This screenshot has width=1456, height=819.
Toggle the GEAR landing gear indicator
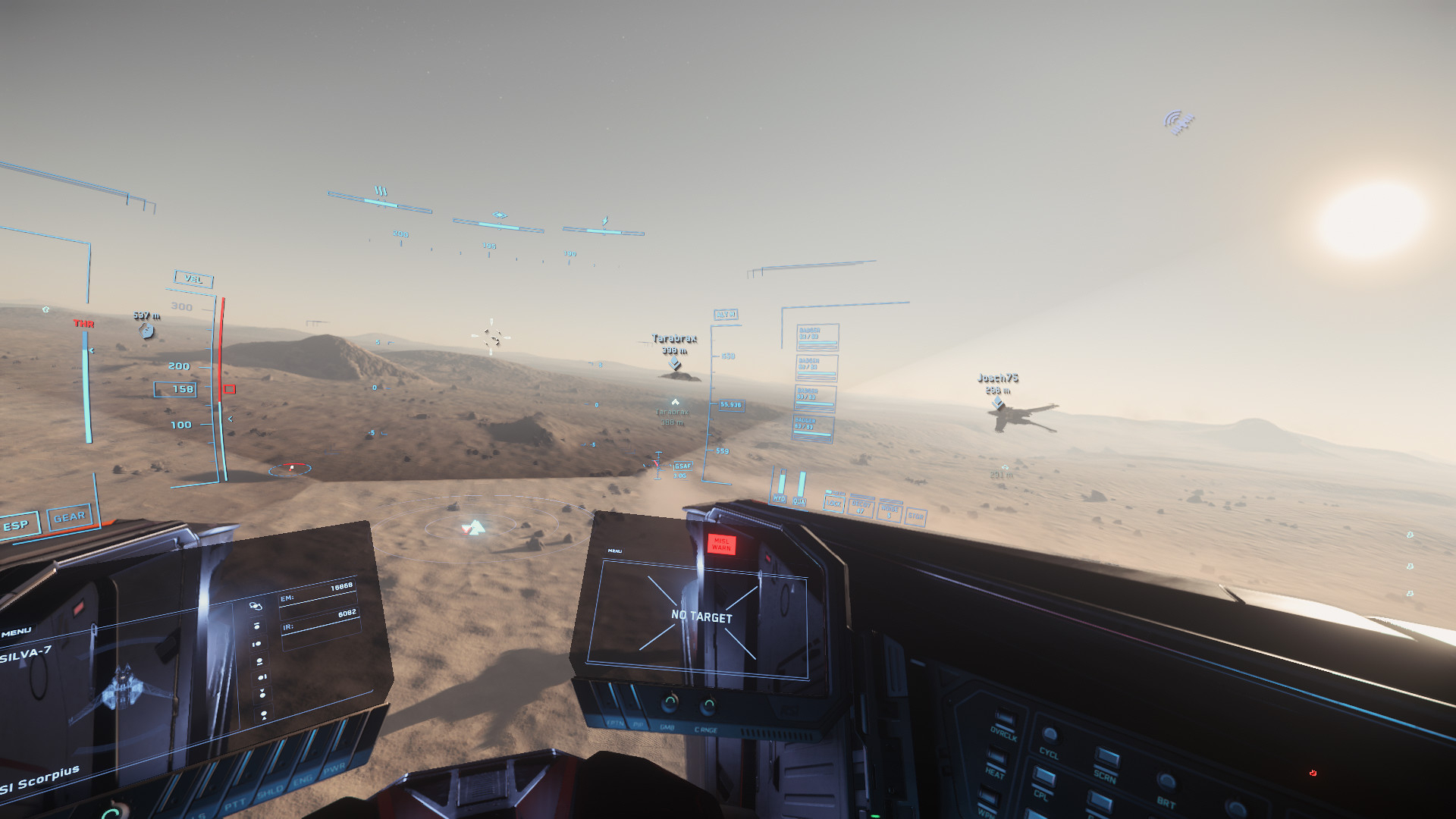pos(70,517)
